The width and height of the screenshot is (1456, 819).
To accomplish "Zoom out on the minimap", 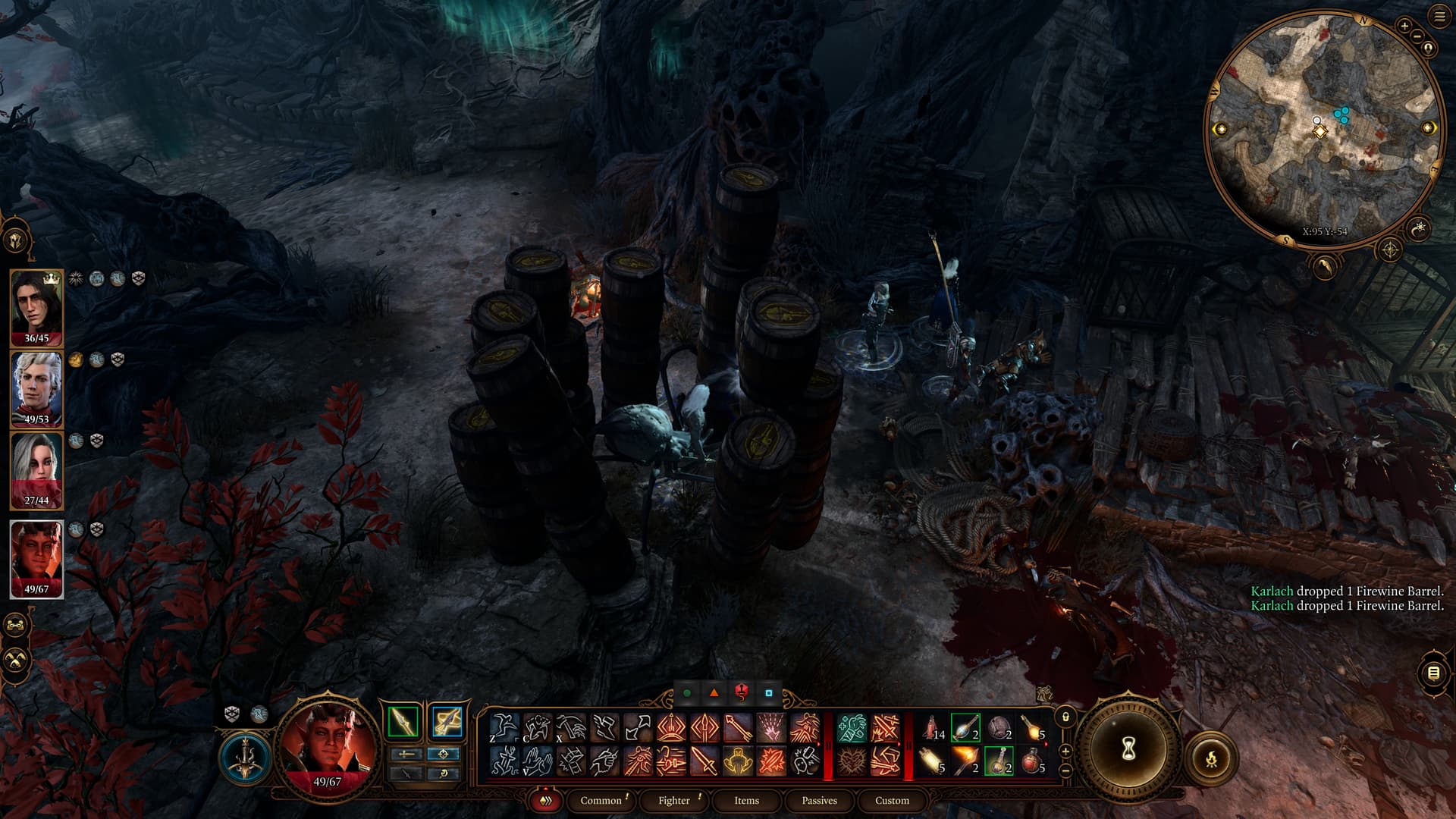I will tap(1416, 36).
